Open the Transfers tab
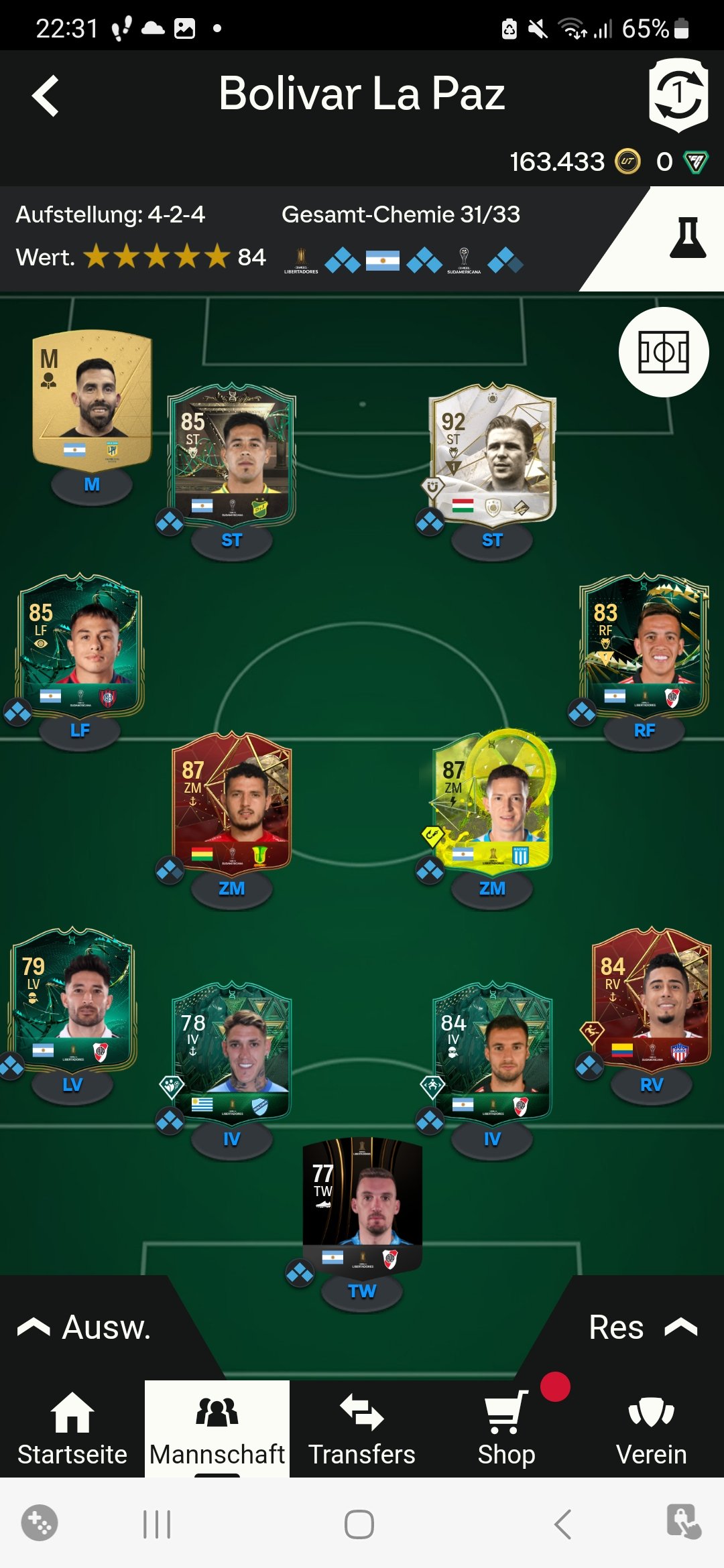 (x=362, y=1429)
